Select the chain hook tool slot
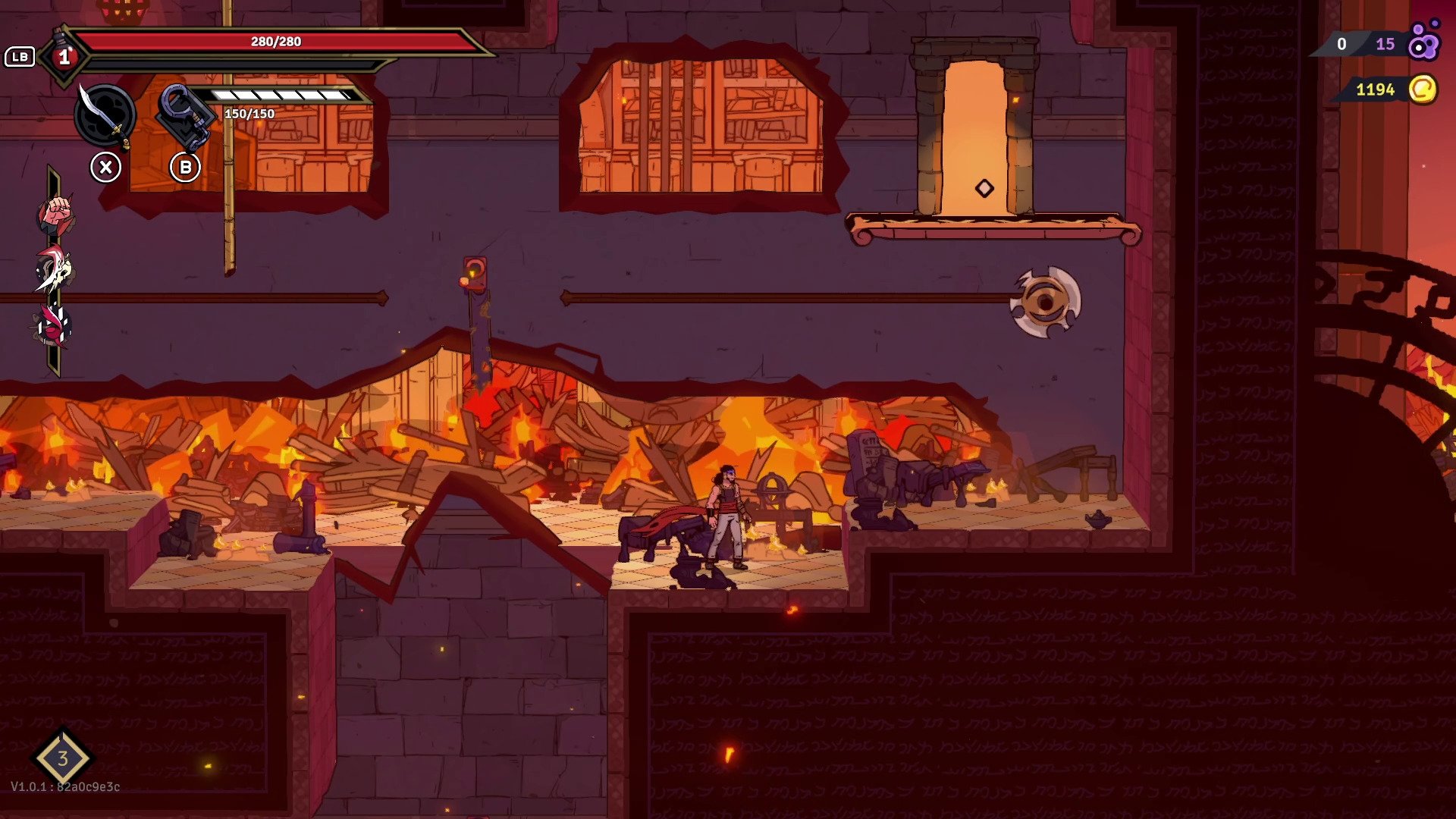This screenshot has height=819, width=1456. (184, 116)
